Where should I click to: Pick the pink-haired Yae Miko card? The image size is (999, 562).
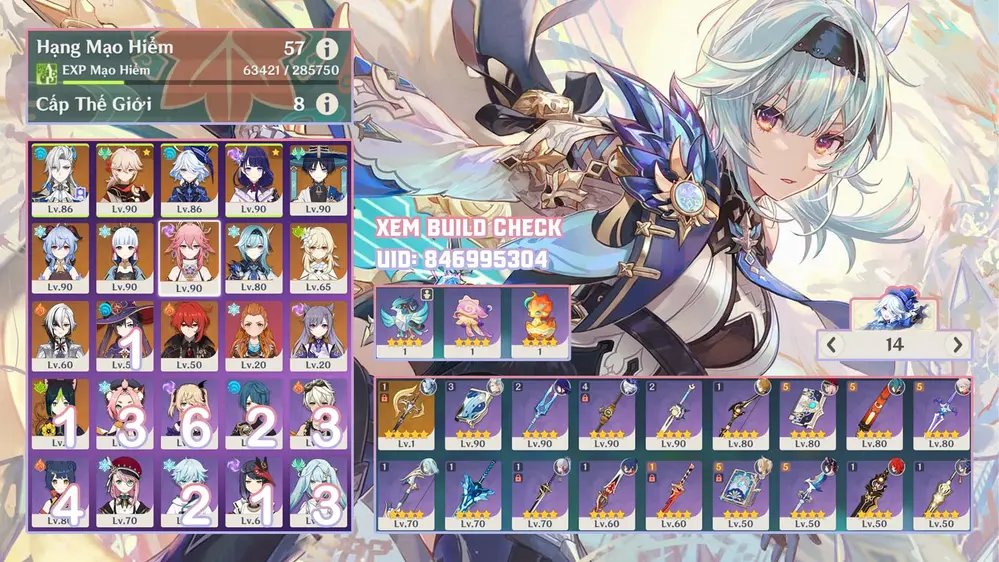coord(187,257)
